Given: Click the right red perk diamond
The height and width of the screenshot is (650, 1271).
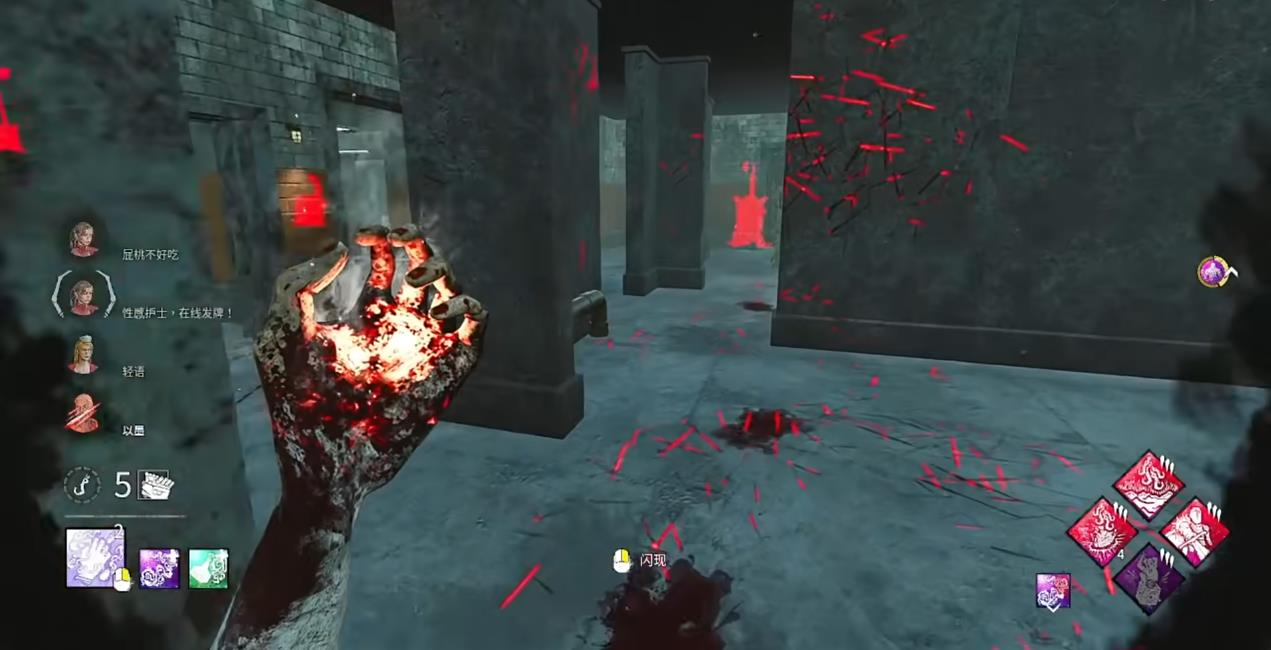Looking at the screenshot, I should point(1195,532).
